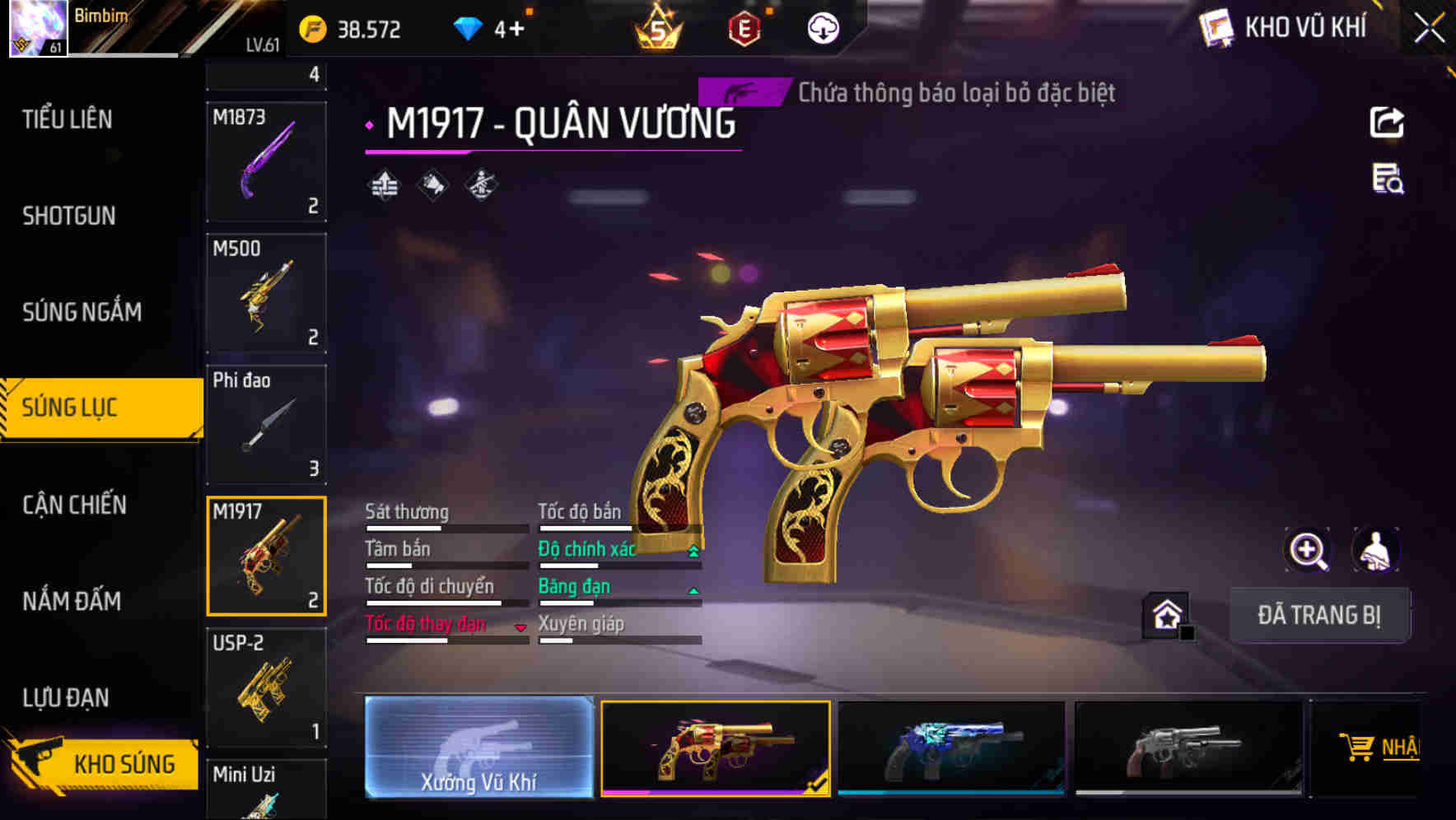Click the Tầm bắn stat progress bar

point(446,565)
